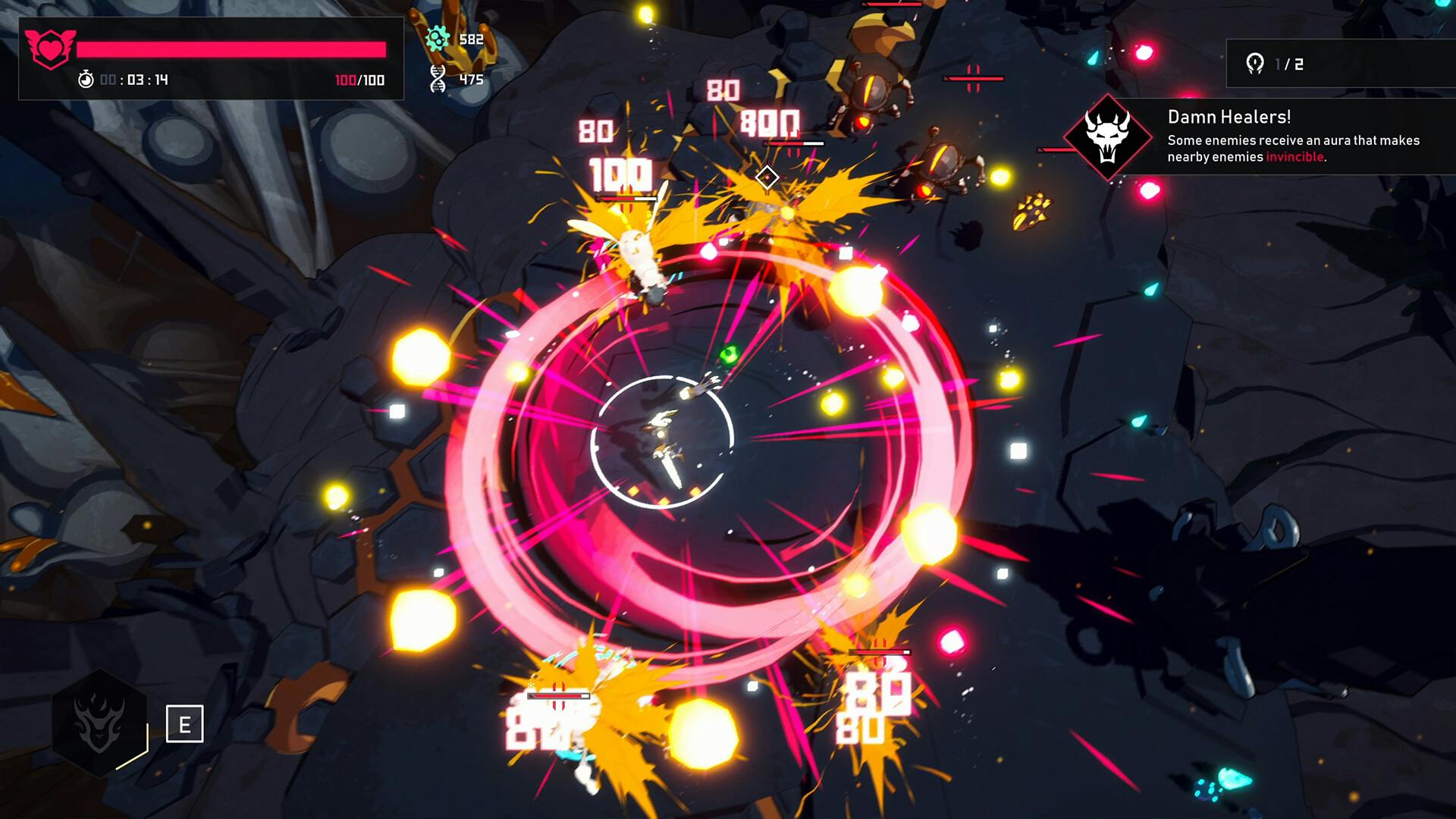The height and width of the screenshot is (819, 1456).
Task: Select the diamond targeting reticle above the enemies
Action: tap(767, 177)
